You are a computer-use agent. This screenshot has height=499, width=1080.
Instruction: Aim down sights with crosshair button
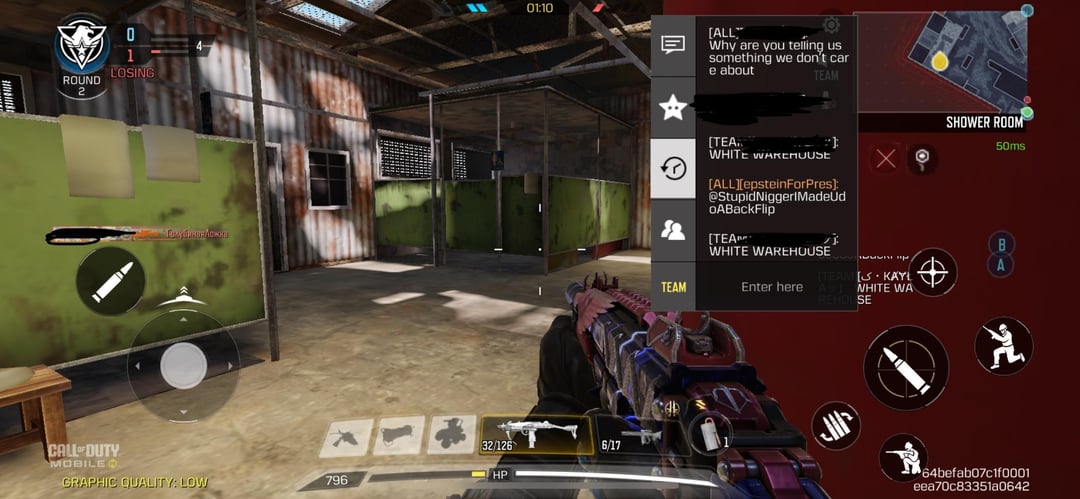pos(932,272)
